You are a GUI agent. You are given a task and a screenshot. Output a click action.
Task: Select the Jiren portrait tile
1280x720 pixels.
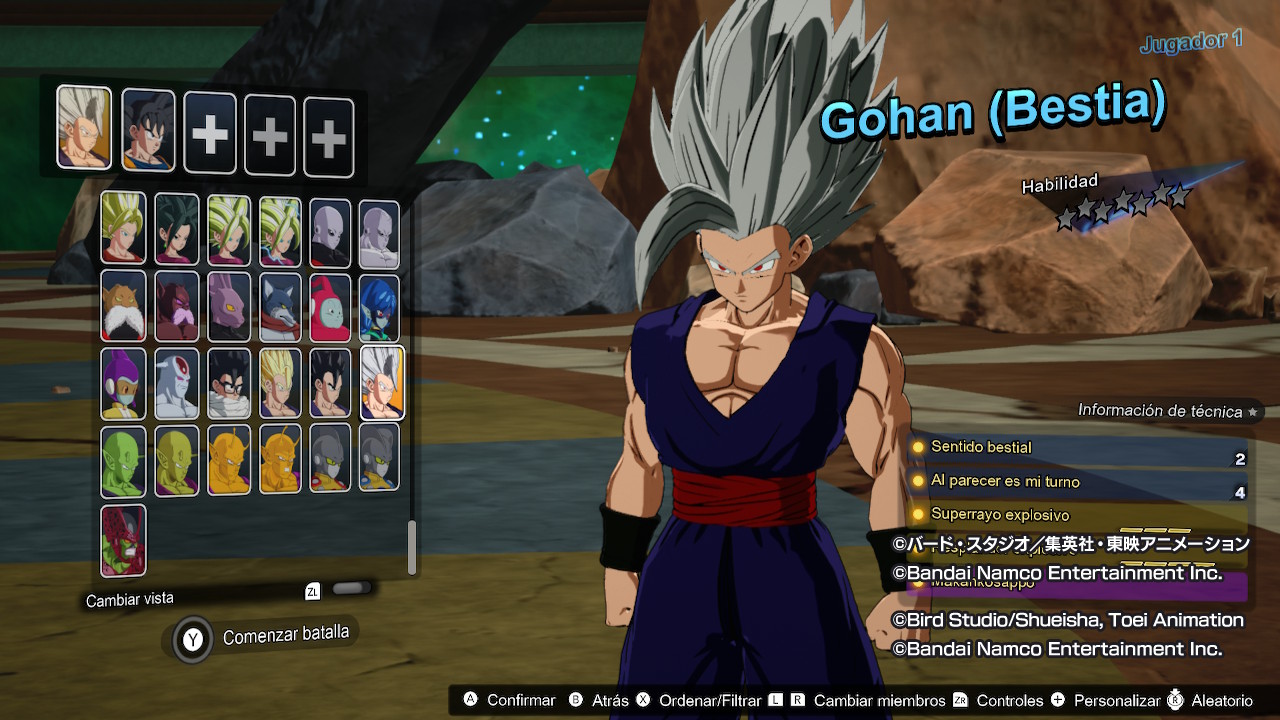click(x=329, y=232)
